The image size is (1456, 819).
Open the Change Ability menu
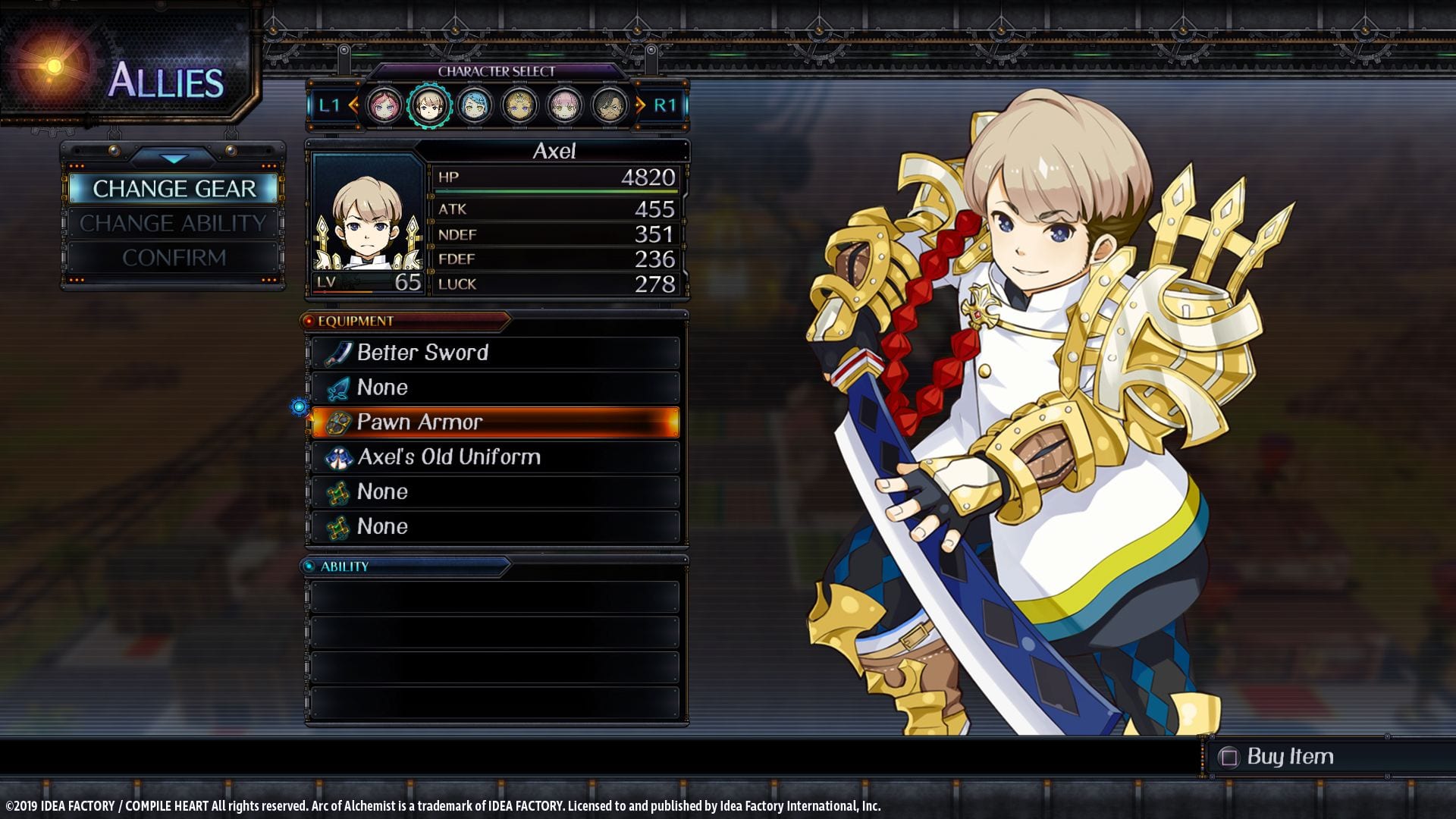174,223
